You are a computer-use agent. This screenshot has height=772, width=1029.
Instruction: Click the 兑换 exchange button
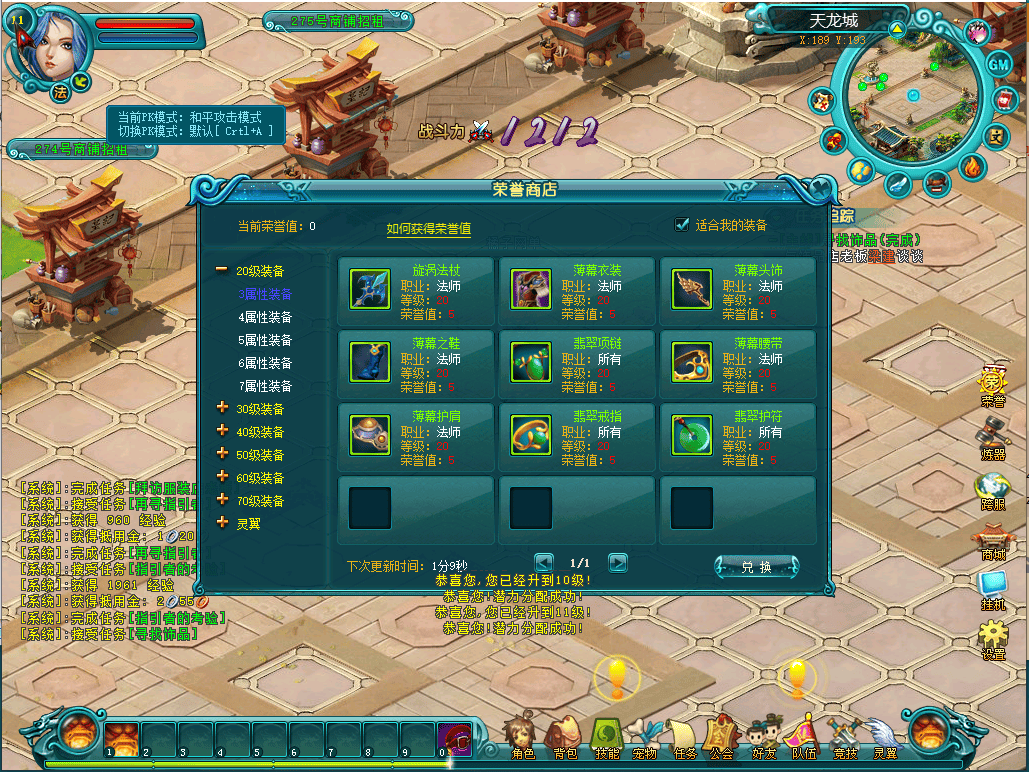[x=756, y=567]
